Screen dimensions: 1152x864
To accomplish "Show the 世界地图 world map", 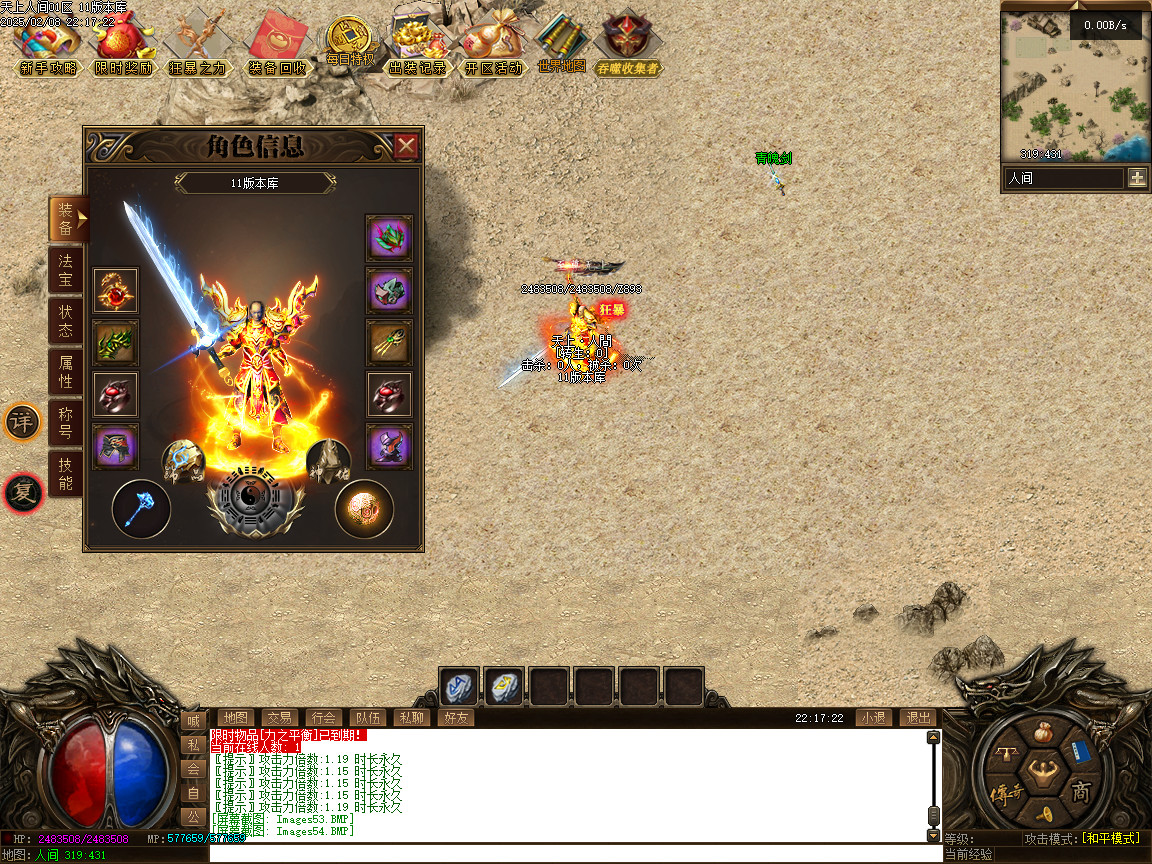I will tap(561, 44).
